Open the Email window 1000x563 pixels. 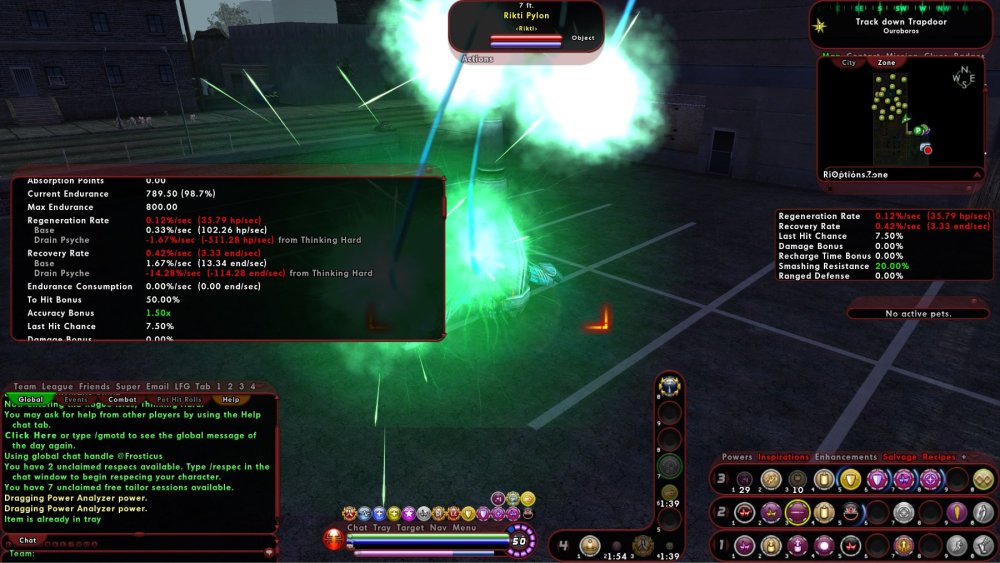tap(157, 386)
